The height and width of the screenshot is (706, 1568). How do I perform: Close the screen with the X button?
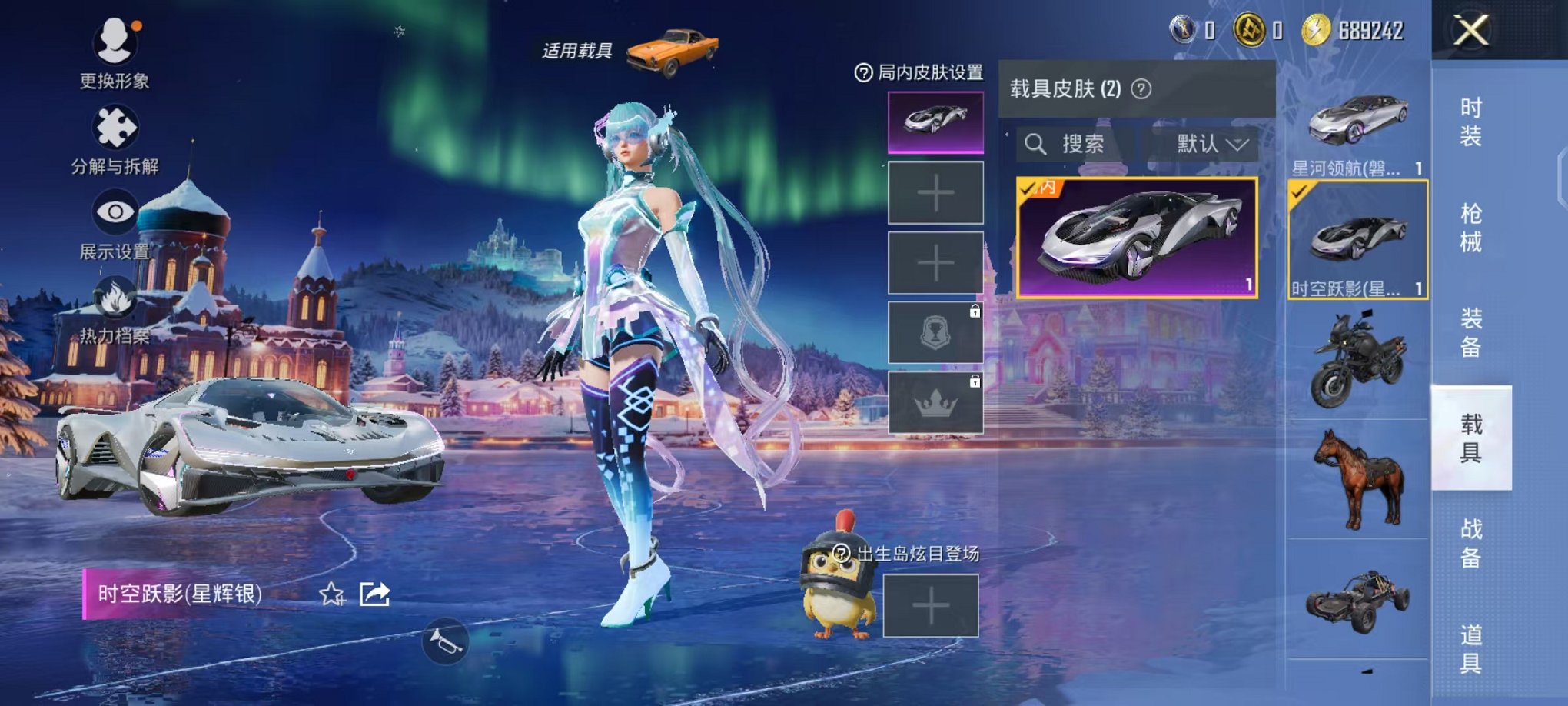coord(1472,32)
